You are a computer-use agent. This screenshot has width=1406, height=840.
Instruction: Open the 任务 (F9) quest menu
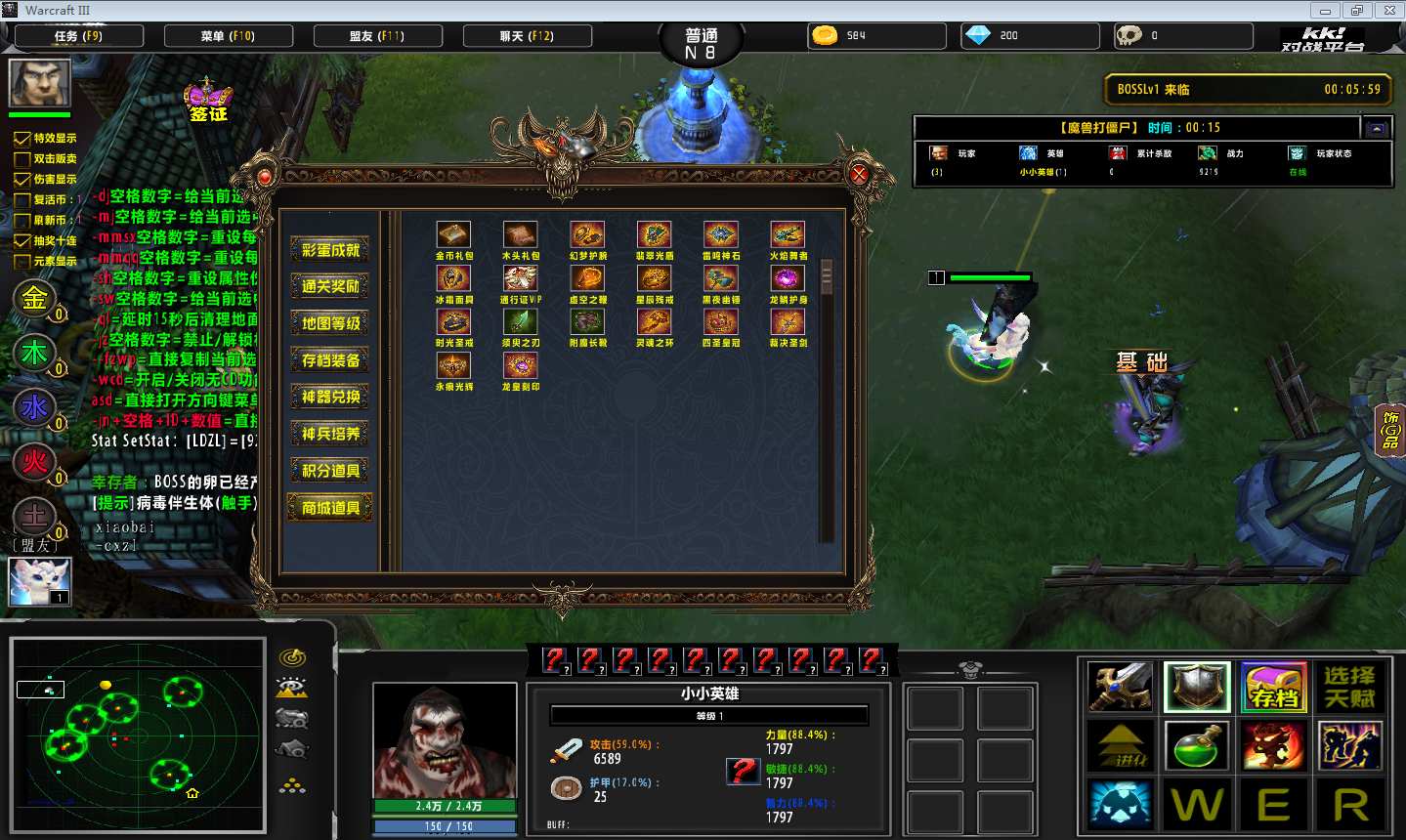pyautogui.click(x=79, y=36)
